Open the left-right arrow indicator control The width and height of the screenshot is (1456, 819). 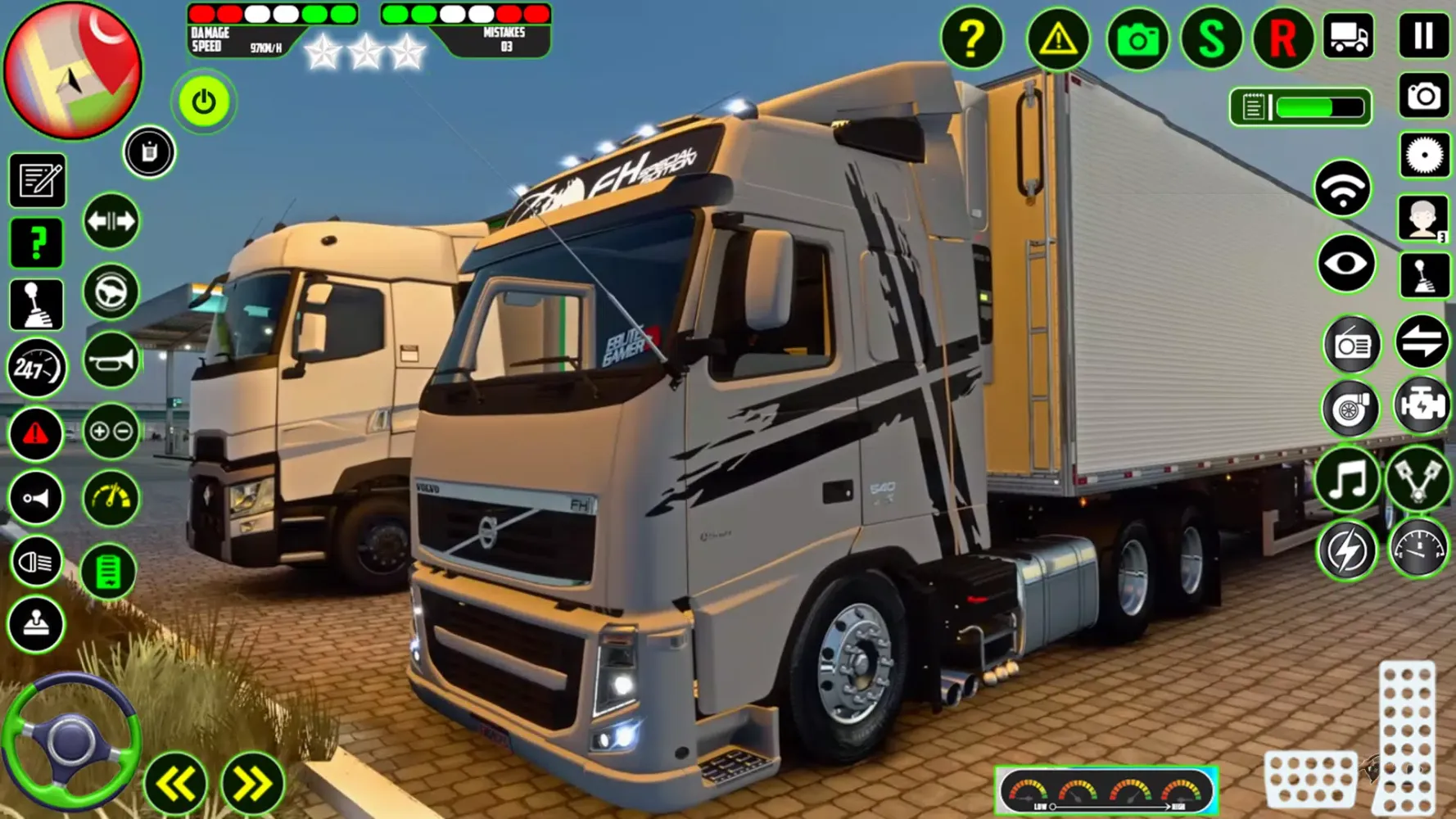click(112, 221)
